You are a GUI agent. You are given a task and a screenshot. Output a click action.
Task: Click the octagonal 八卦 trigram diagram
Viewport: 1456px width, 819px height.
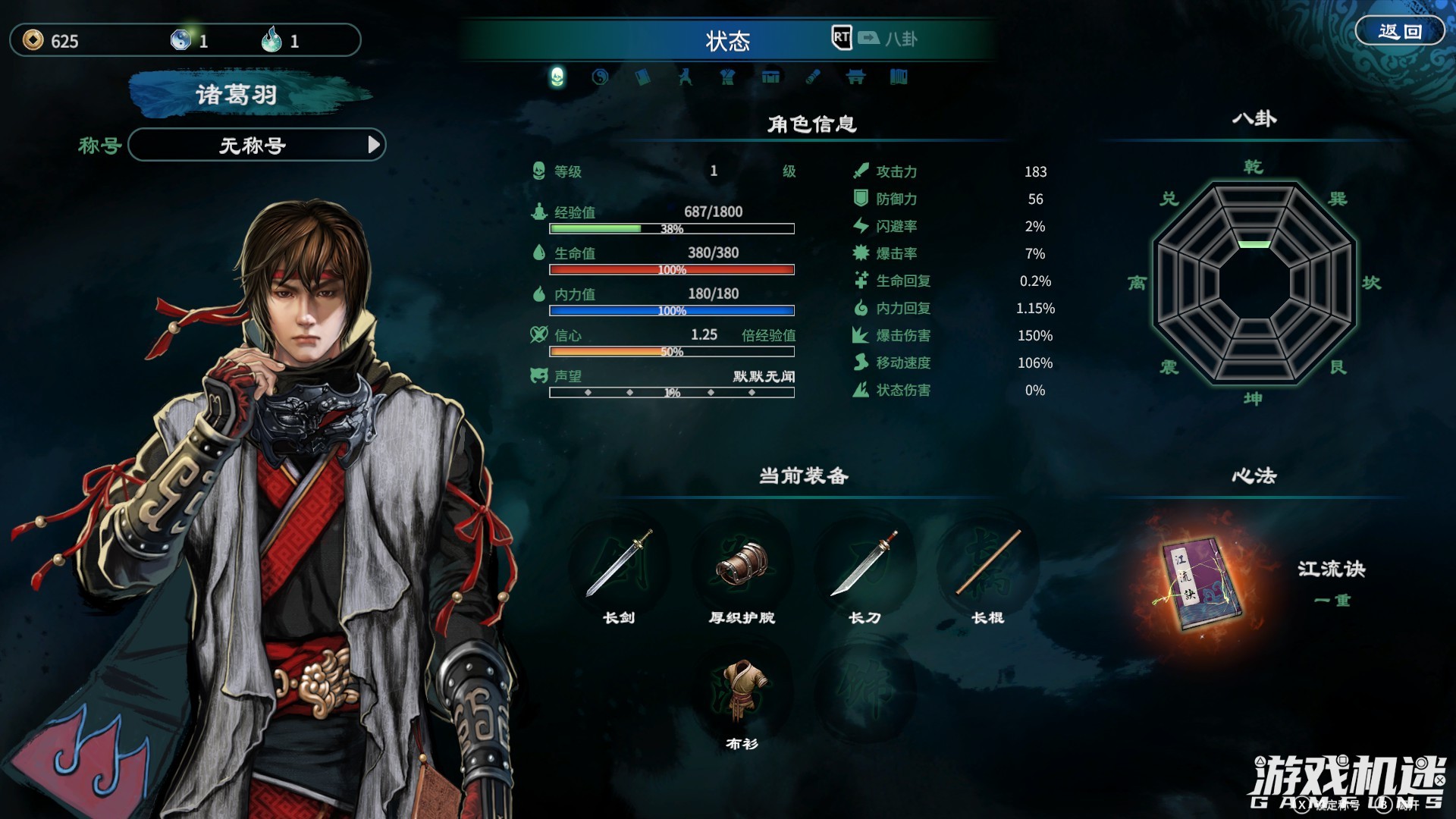(x=1254, y=282)
